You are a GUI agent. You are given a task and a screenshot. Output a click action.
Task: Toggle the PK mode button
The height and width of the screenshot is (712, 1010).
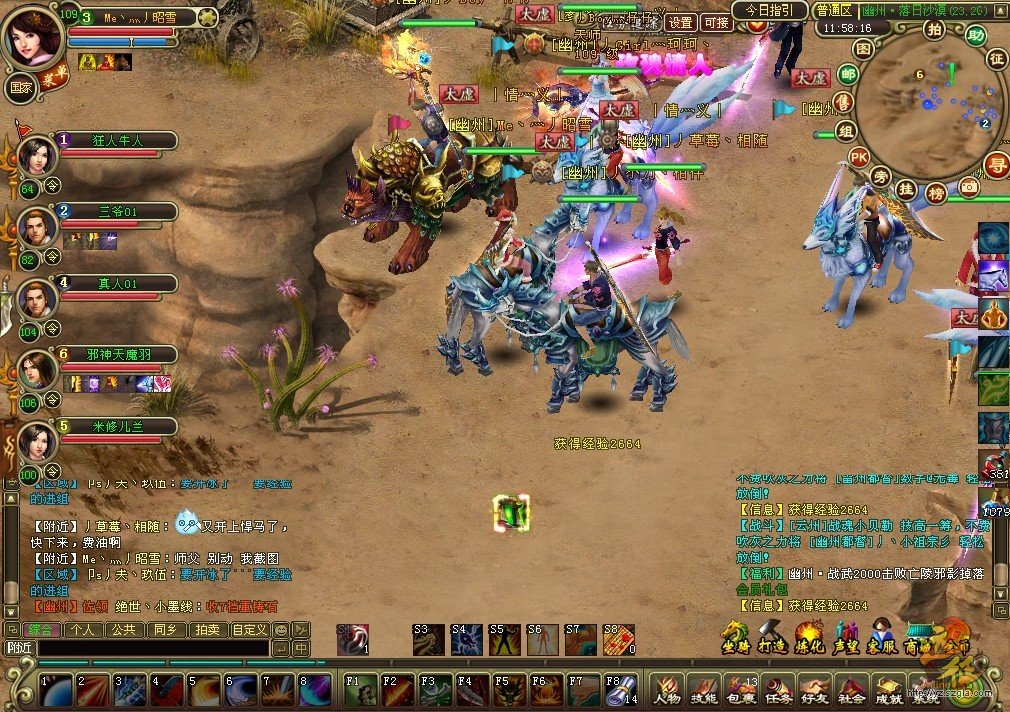(858, 157)
